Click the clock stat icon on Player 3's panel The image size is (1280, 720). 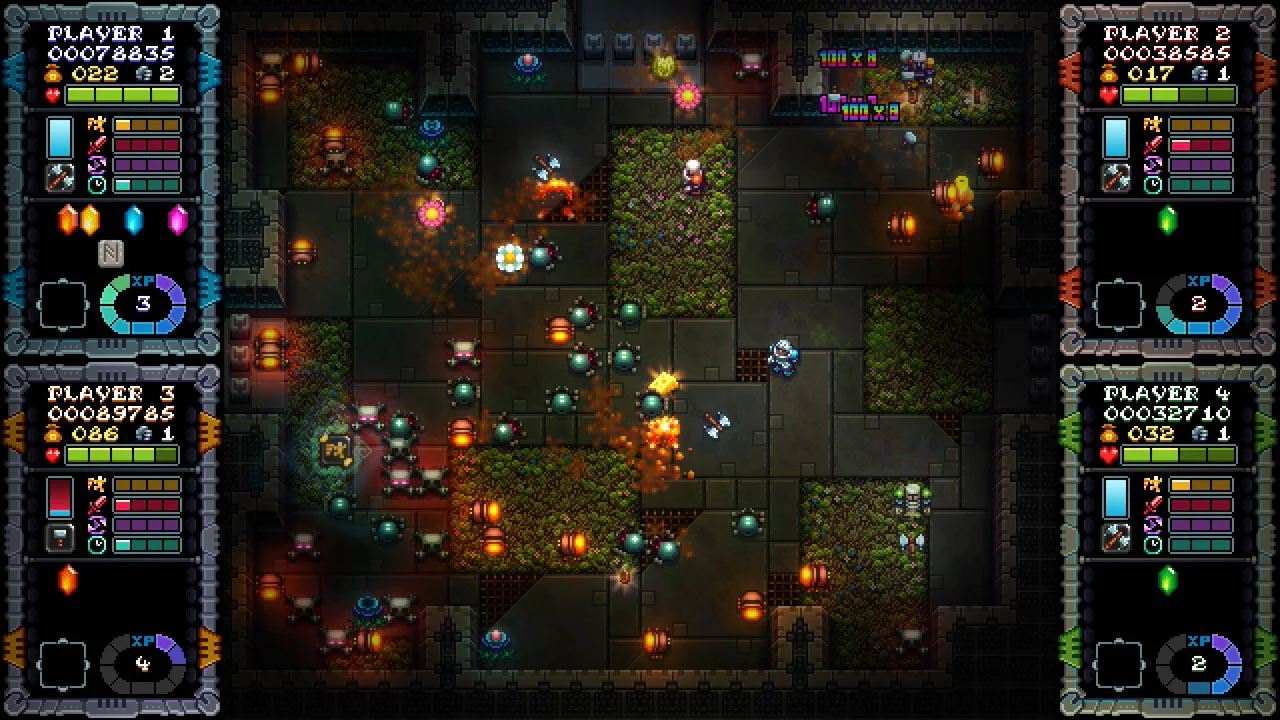click(x=95, y=542)
